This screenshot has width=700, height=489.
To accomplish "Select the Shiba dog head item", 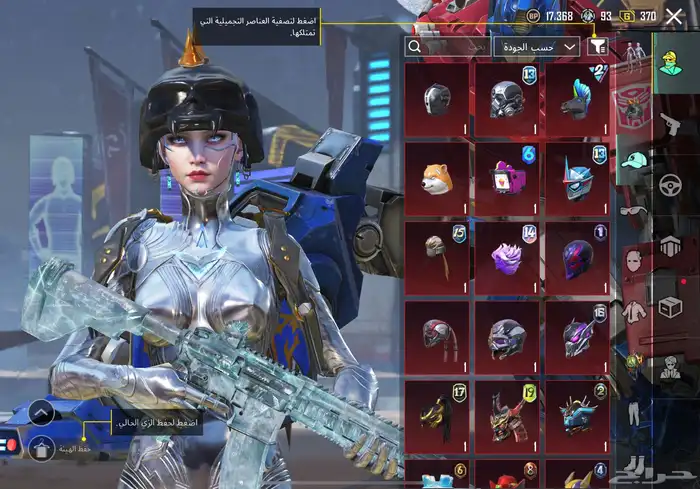I will 437,180.
